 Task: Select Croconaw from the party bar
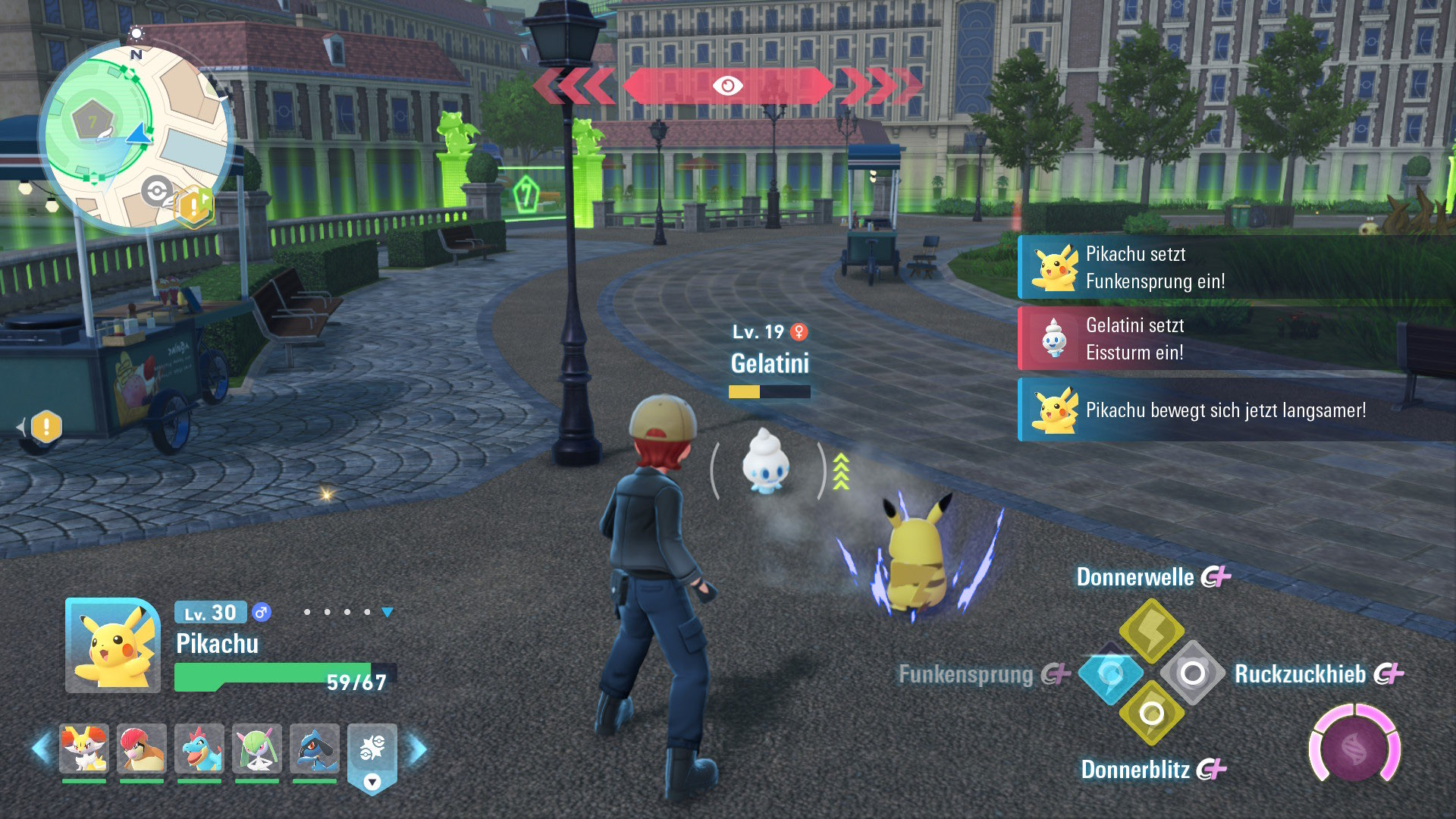[x=199, y=748]
